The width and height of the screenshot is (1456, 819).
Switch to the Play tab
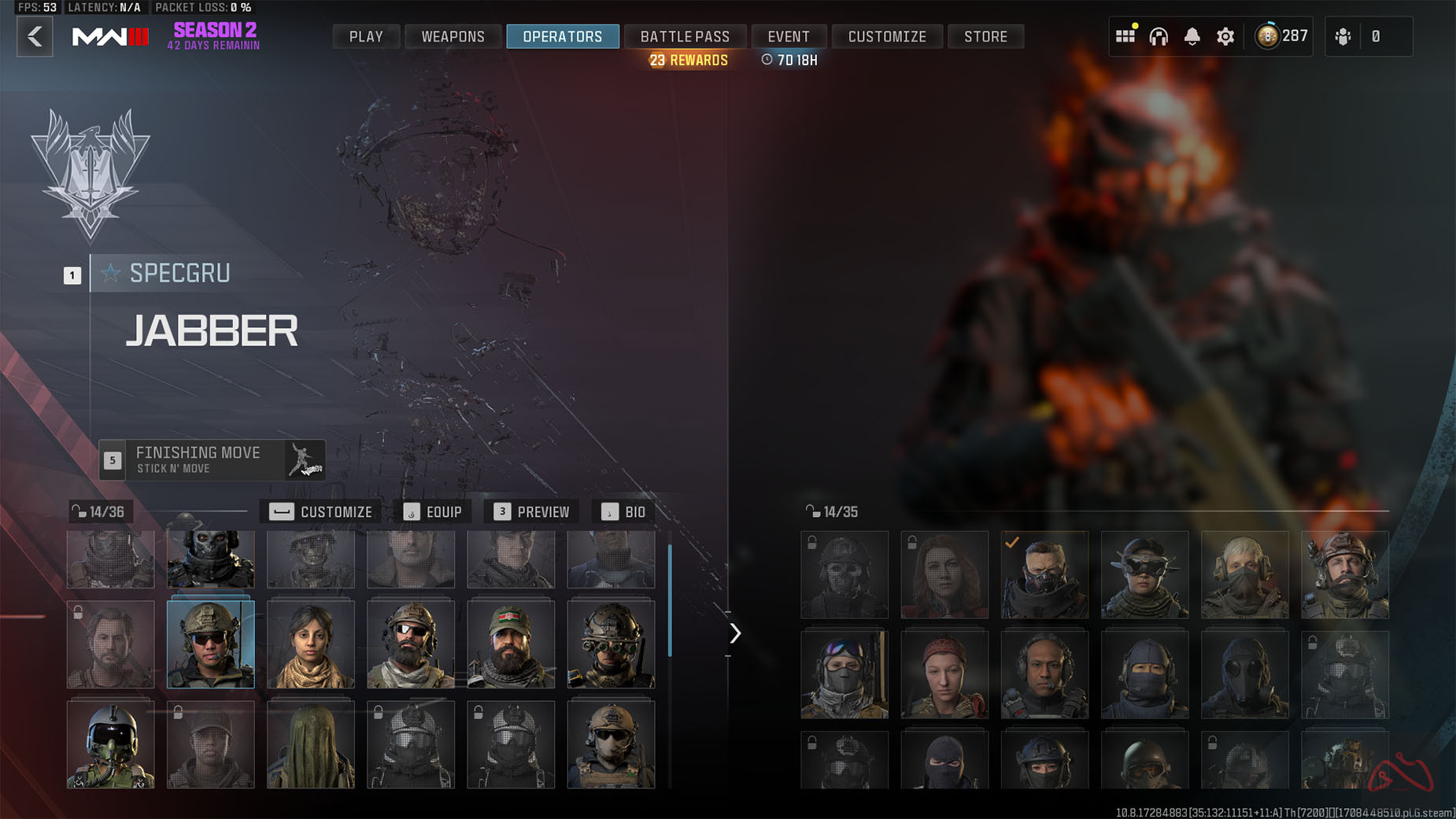pos(366,36)
